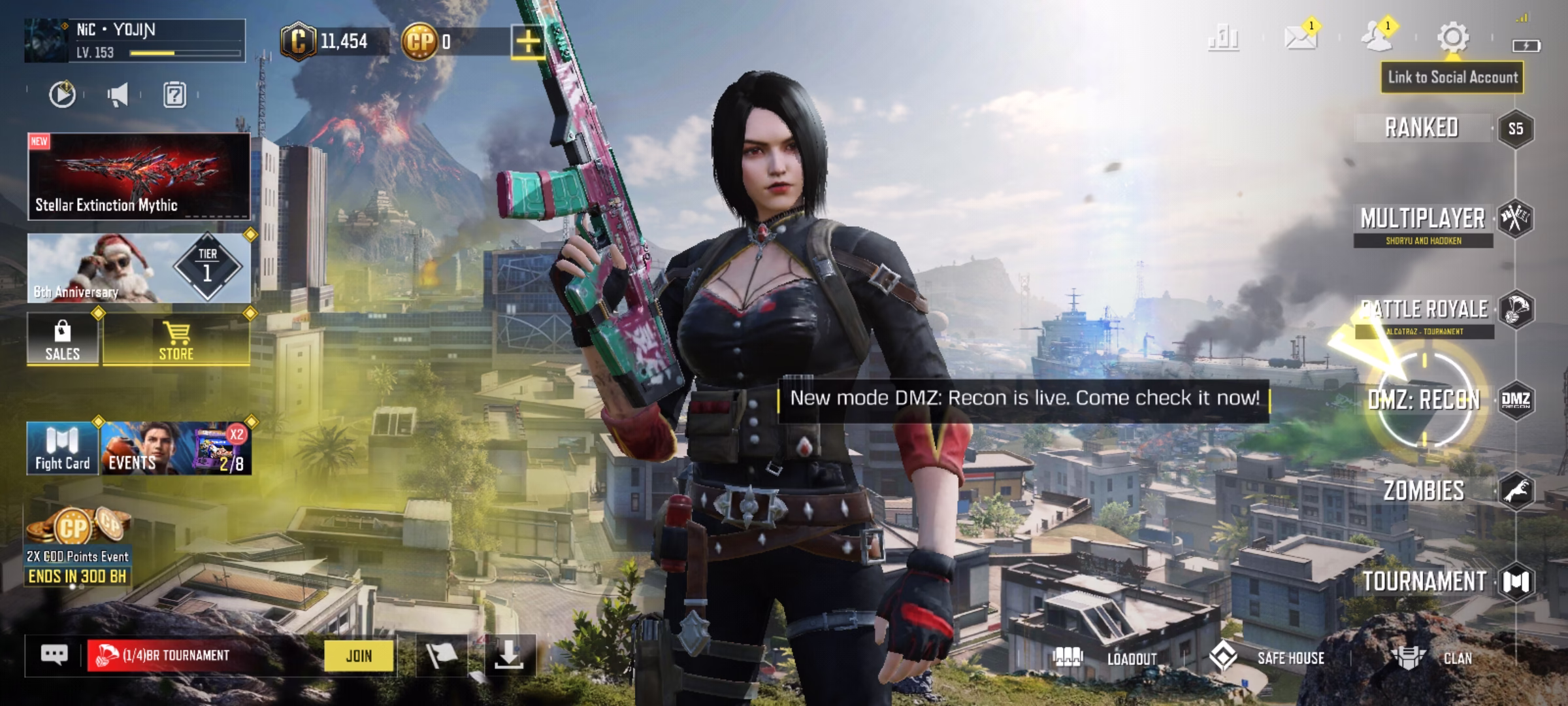Check the mail envelope icon

point(1300,37)
